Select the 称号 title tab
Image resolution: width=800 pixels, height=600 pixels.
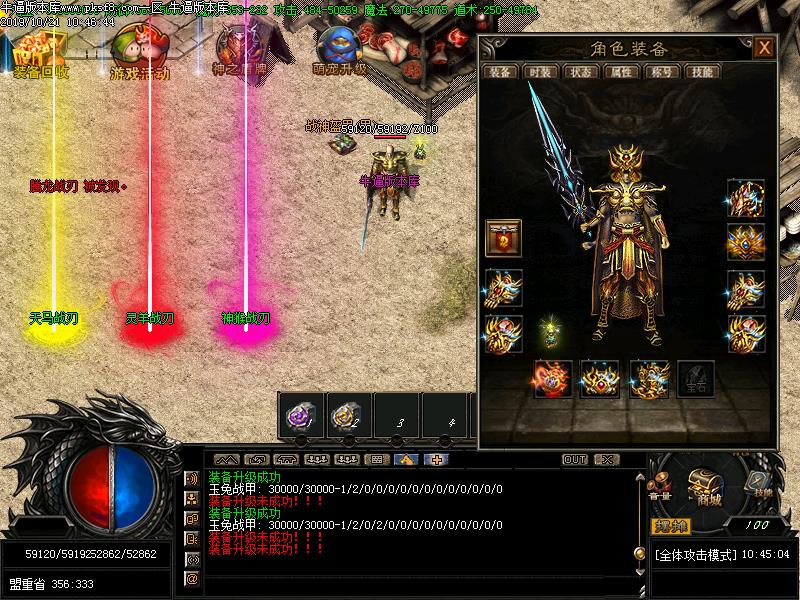tap(660, 72)
